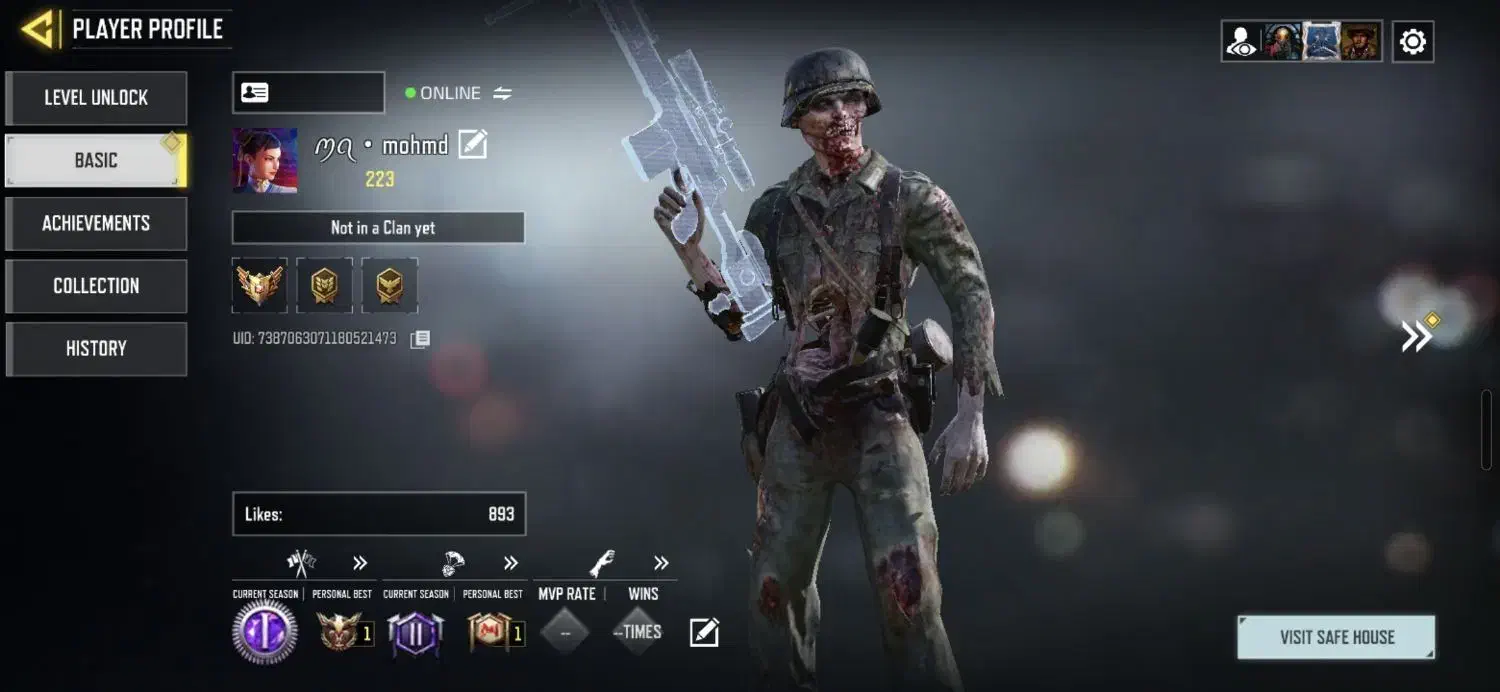The height and width of the screenshot is (692, 1500).
Task: View the History tab
Action: (x=96, y=349)
